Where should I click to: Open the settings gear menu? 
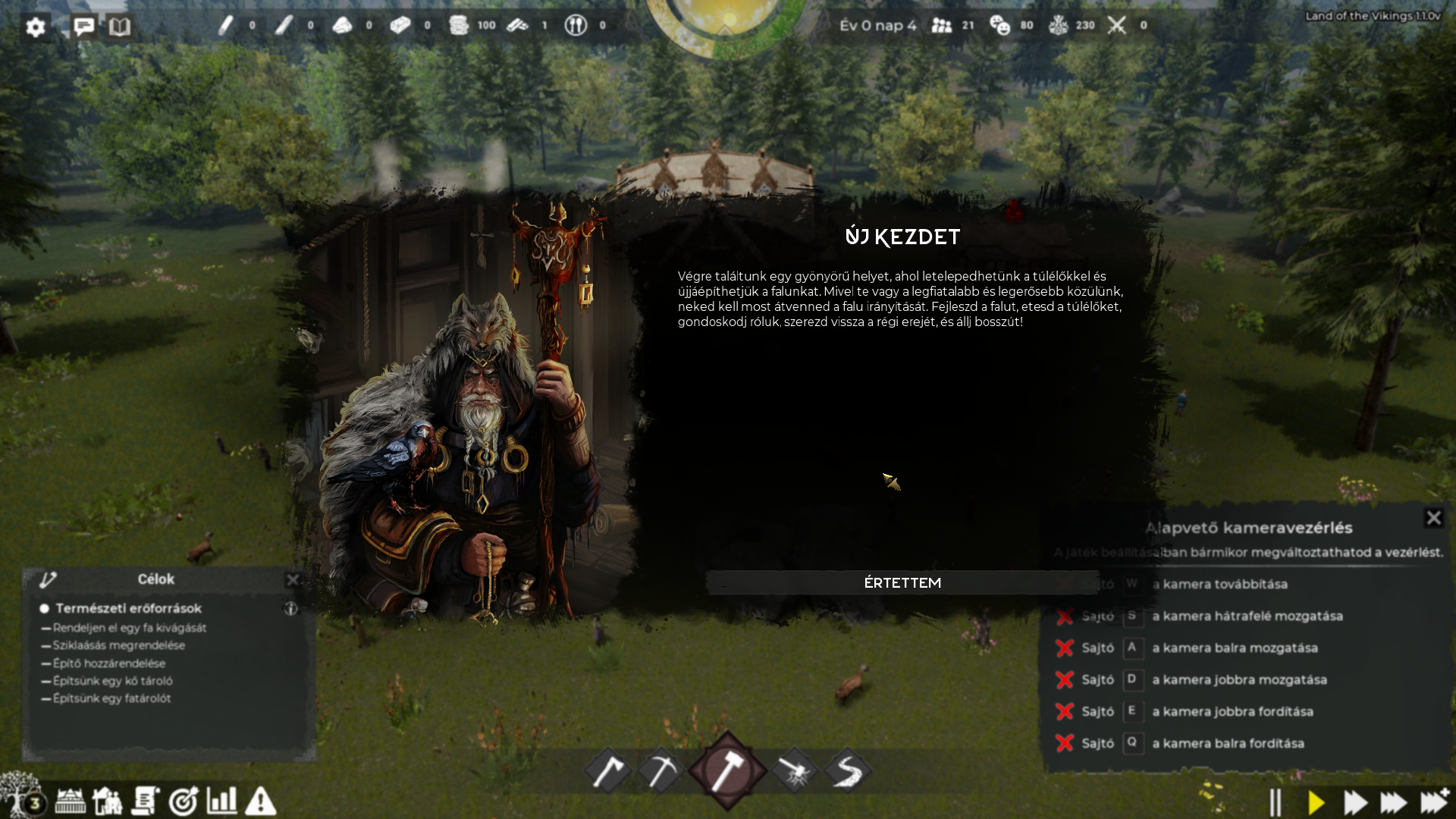click(36, 27)
